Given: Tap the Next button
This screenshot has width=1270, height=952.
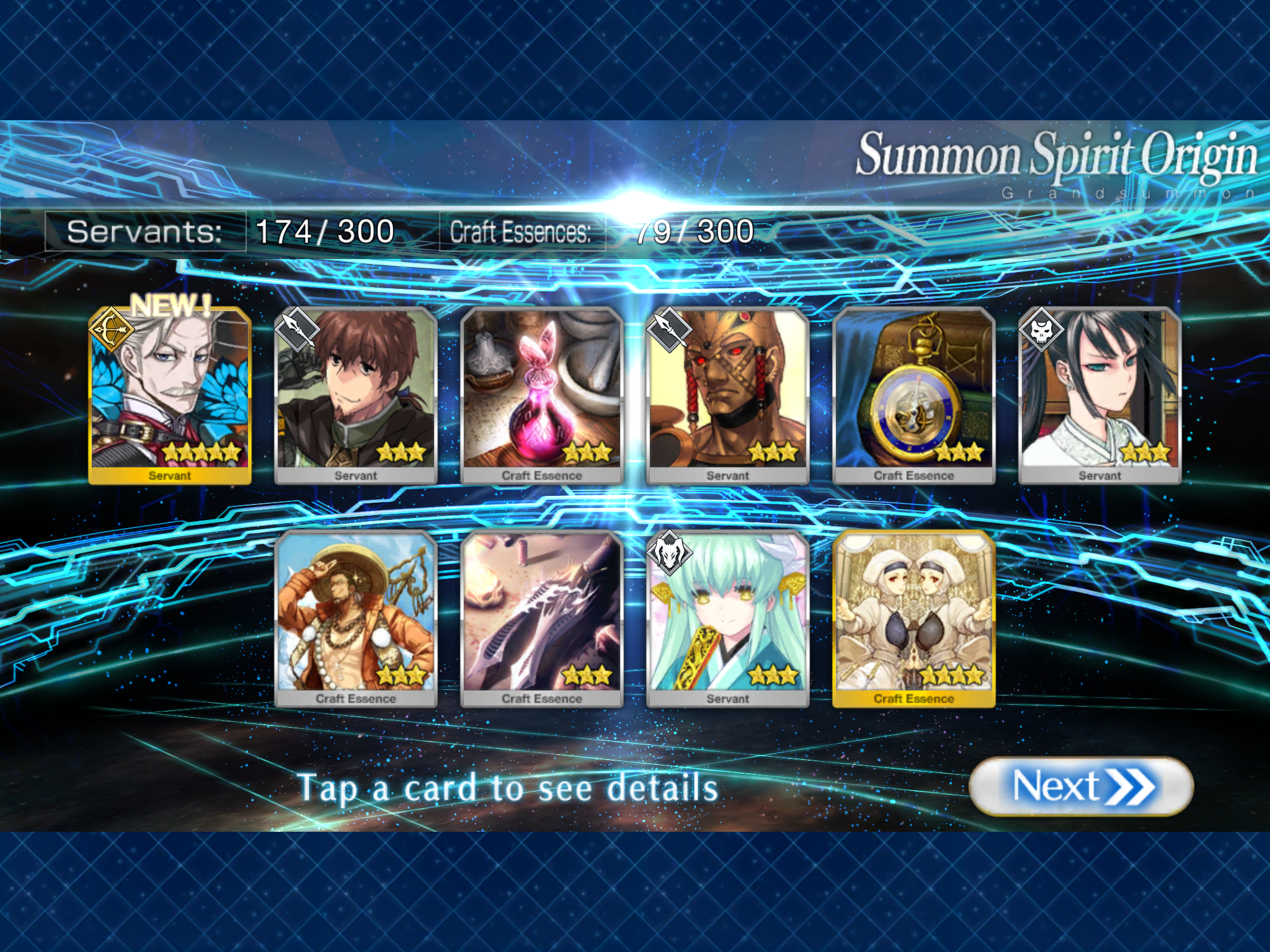Looking at the screenshot, I should 1081,787.
